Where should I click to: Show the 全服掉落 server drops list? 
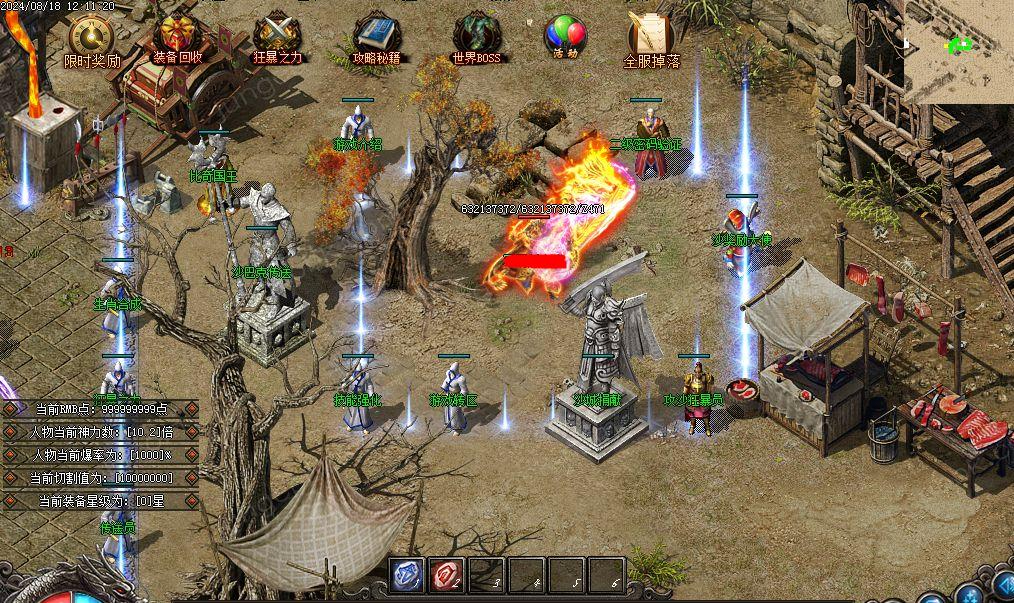(x=651, y=38)
